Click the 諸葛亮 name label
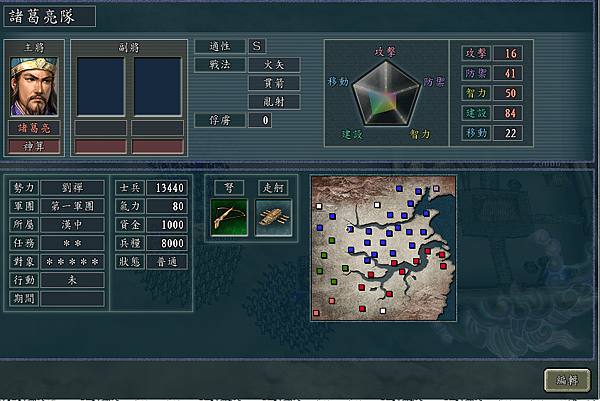 coord(34,128)
